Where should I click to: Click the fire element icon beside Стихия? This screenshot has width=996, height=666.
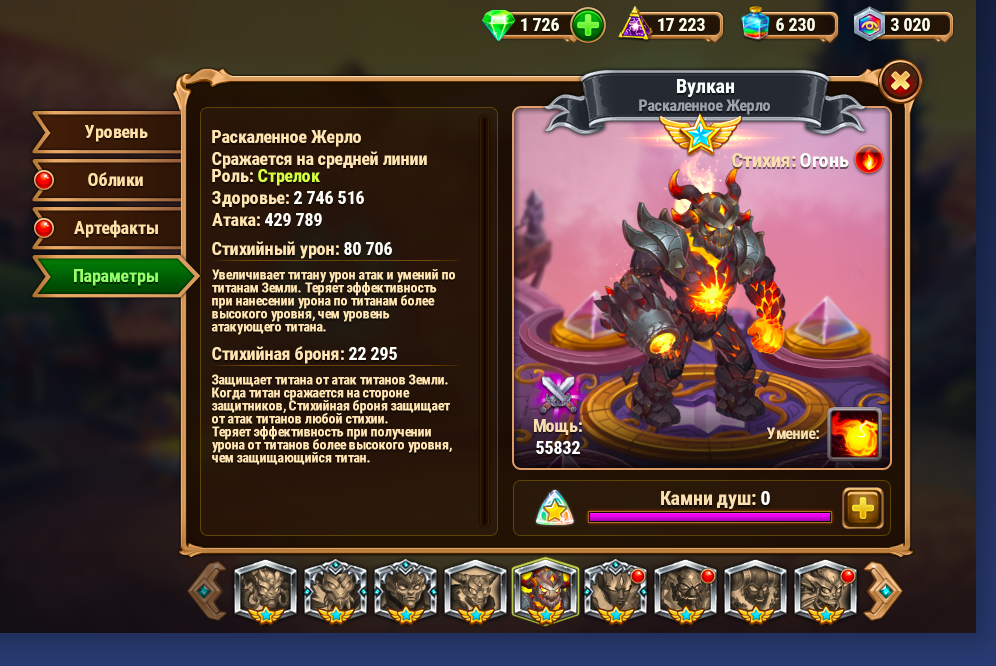[x=868, y=160]
